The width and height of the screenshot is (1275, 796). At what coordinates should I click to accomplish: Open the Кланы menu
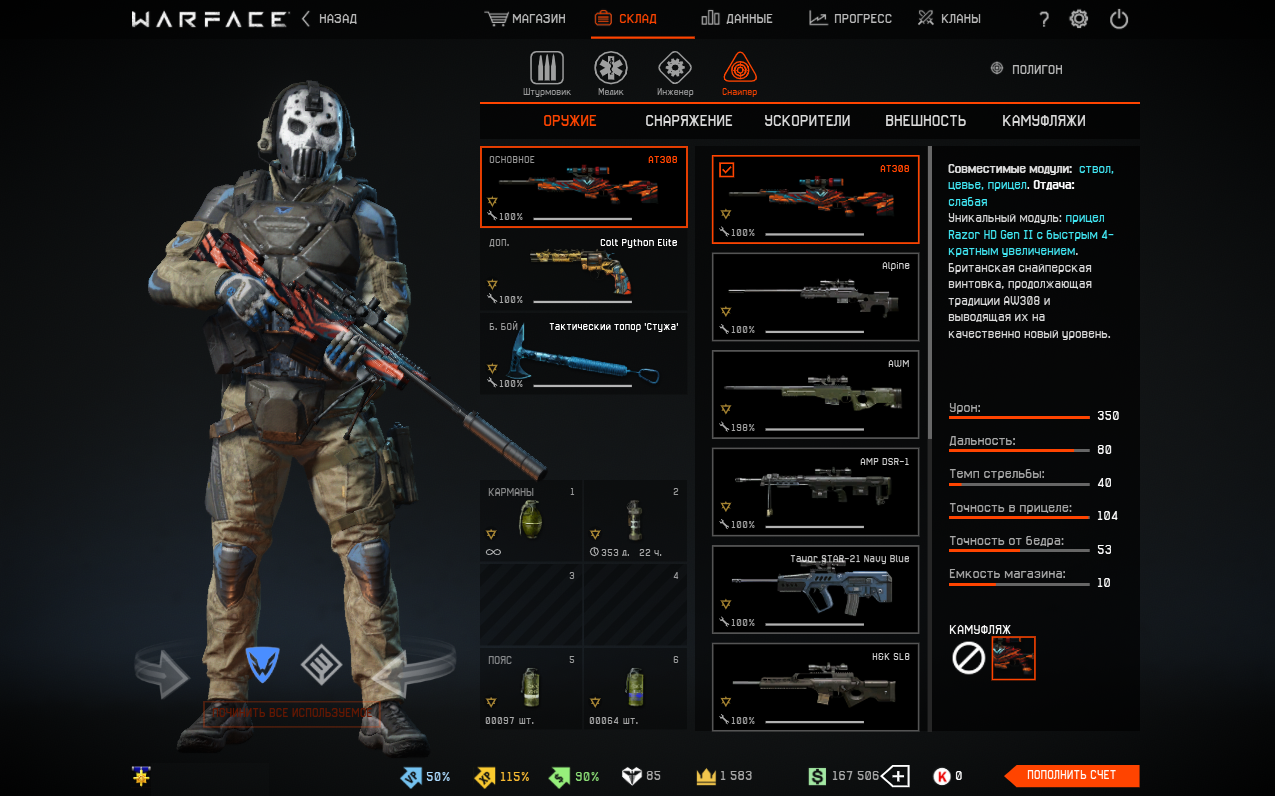point(949,19)
